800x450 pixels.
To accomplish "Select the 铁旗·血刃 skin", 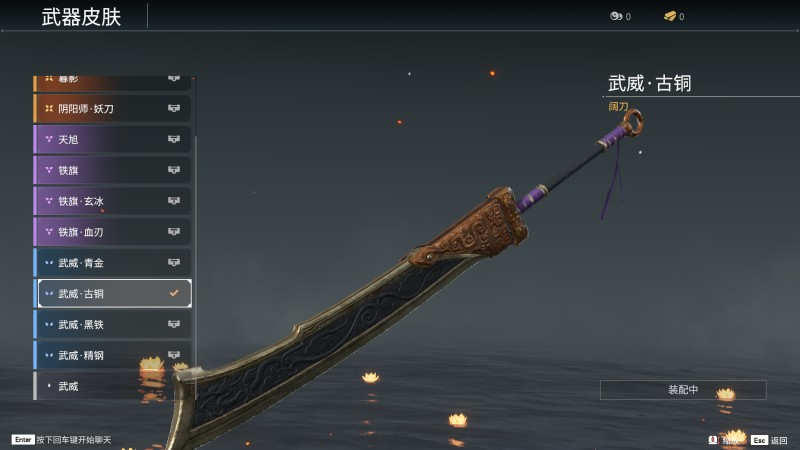I will pyautogui.click(x=112, y=232).
